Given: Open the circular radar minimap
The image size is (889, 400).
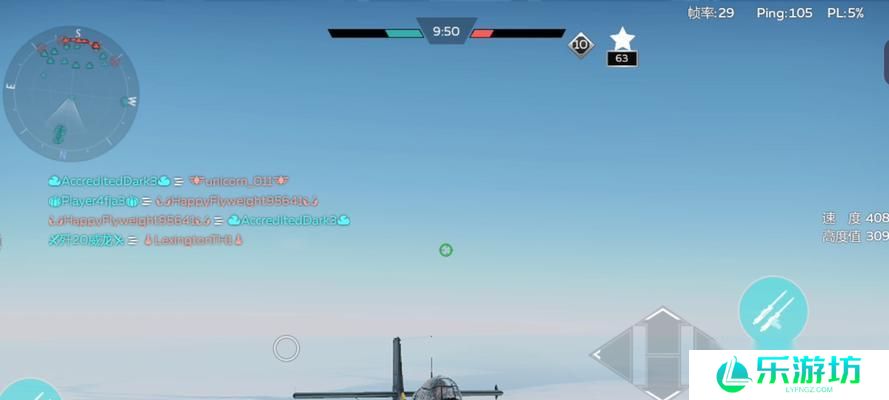Looking at the screenshot, I should point(70,94).
